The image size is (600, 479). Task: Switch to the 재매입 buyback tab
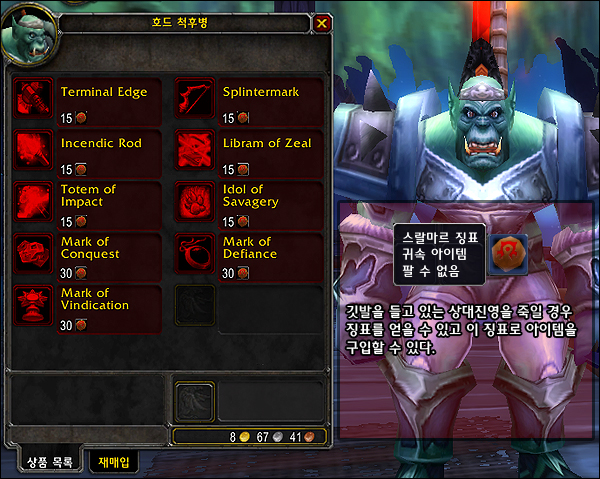coord(114,461)
